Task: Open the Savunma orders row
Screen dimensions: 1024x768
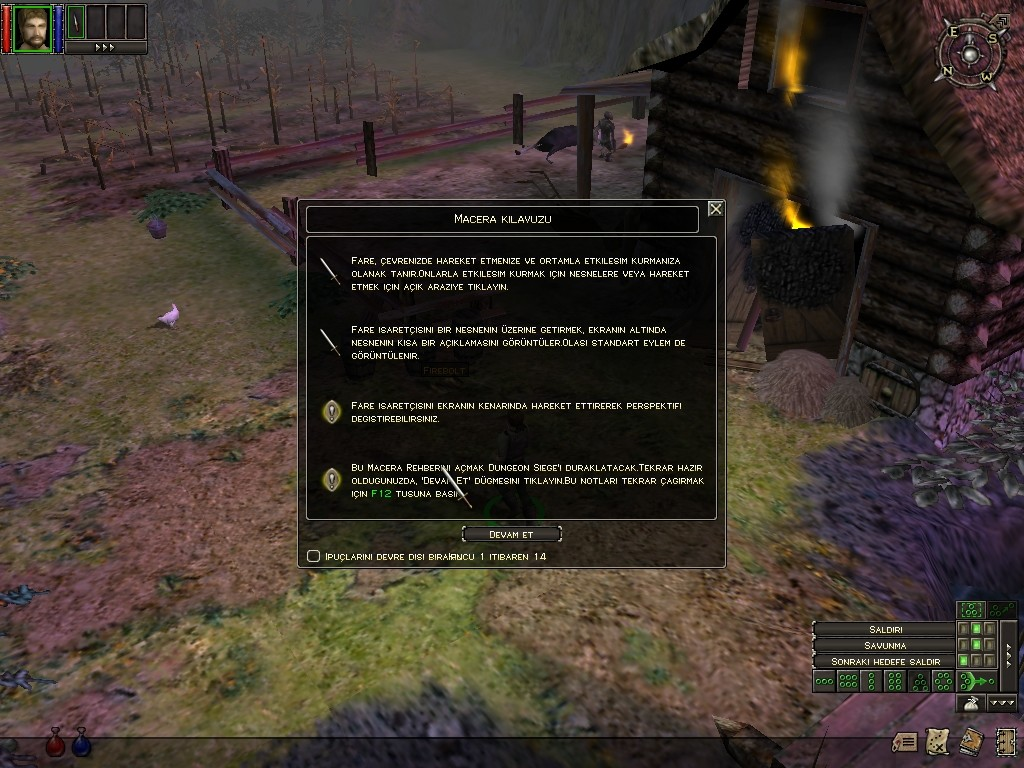Action: click(x=884, y=645)
